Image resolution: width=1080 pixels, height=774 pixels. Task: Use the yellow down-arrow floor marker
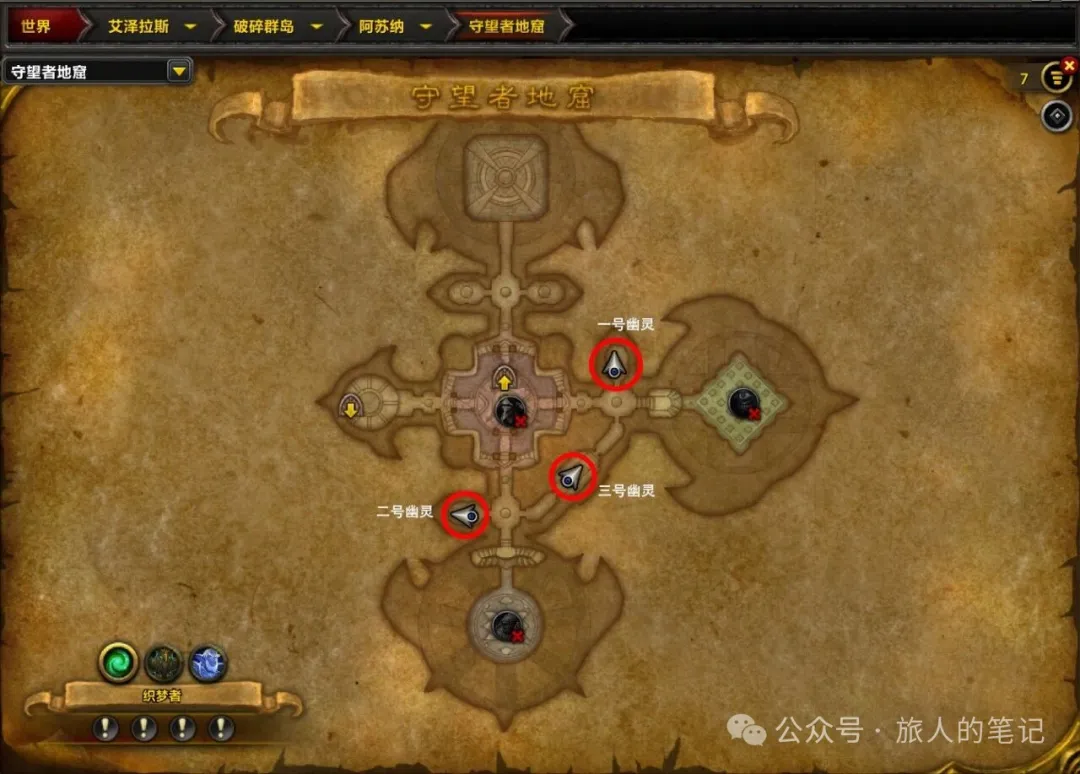click(351, 408)
